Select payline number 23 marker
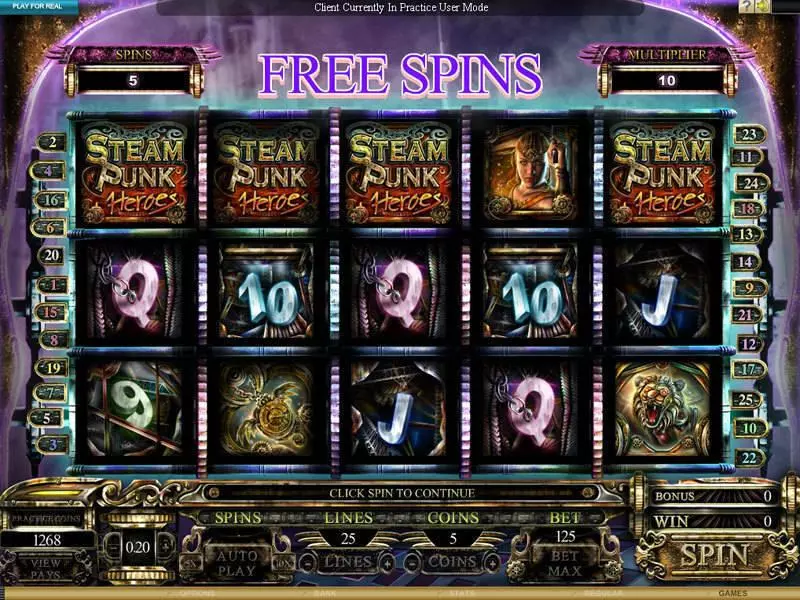Screen dimensions: 800x600 [x=748, y=135]
